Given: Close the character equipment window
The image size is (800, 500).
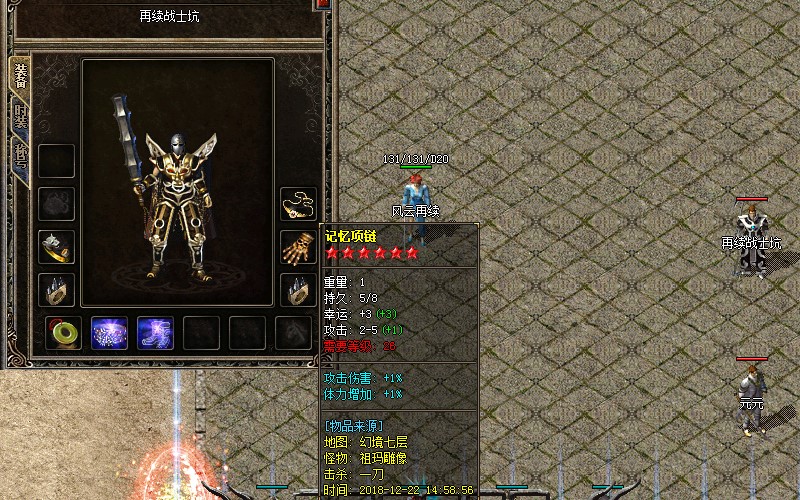Looking at the screenshot, I should (x=322, y=4).
